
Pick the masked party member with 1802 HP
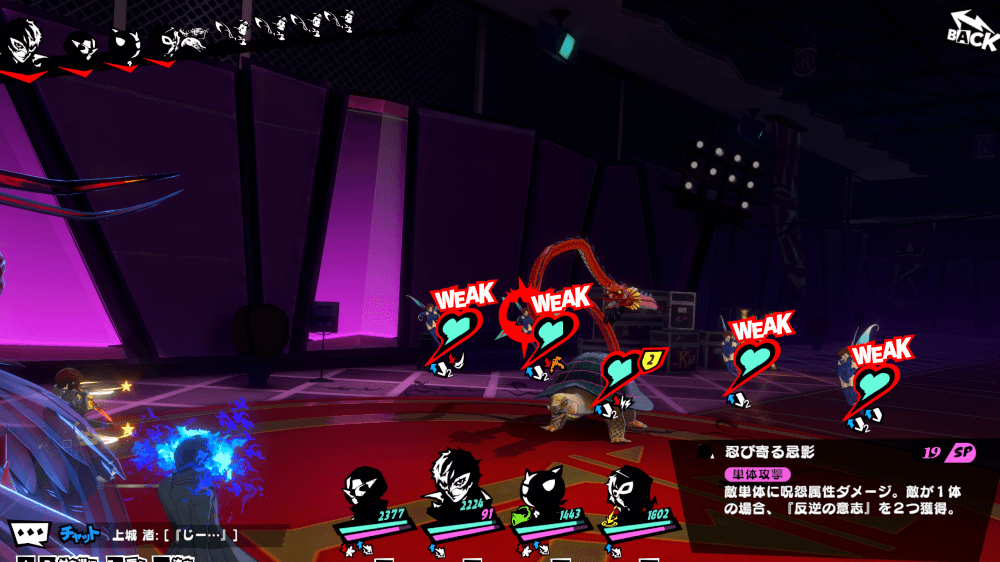(x=630, y=497)
